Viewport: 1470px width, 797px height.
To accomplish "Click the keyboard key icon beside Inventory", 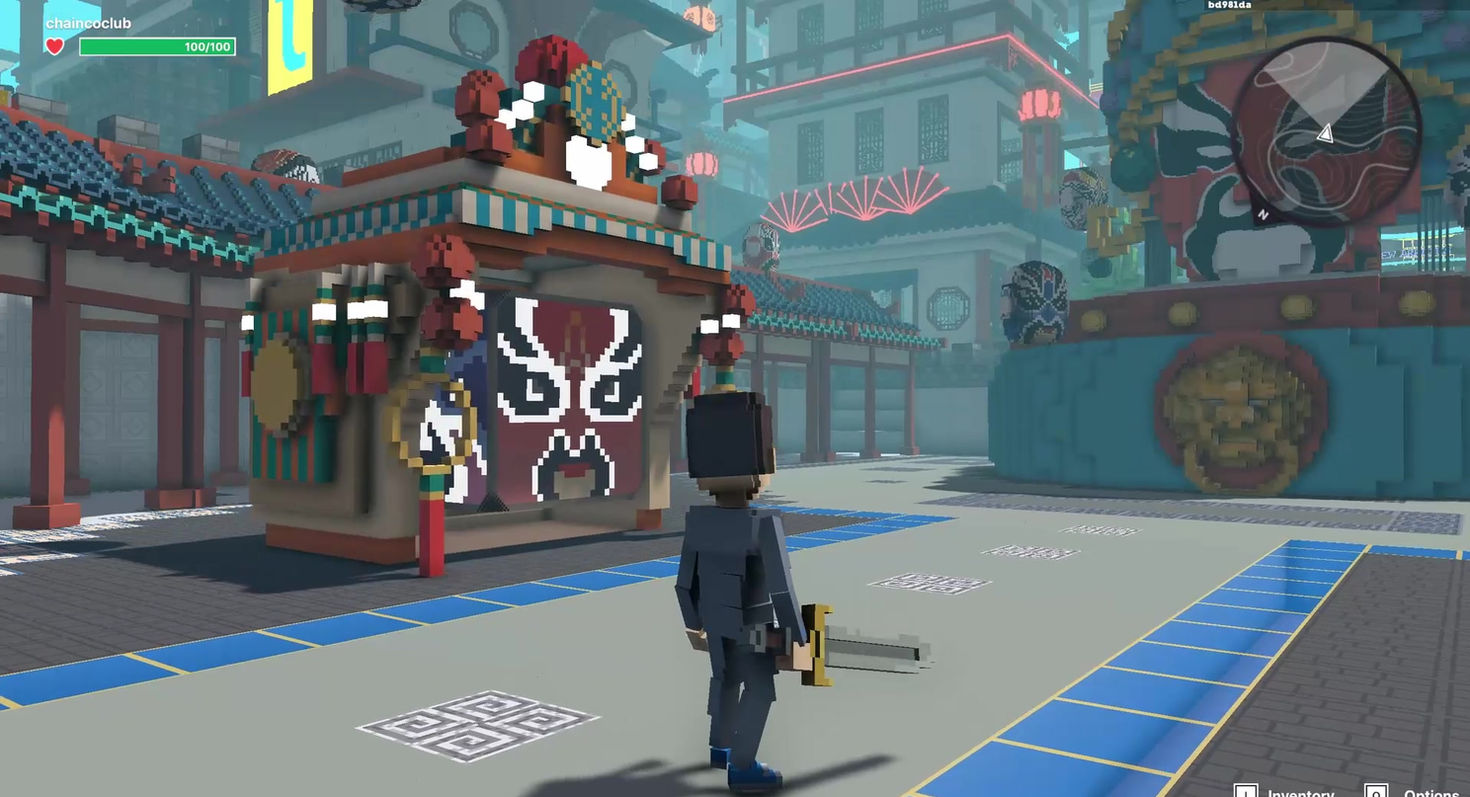I will point(1246,790).
